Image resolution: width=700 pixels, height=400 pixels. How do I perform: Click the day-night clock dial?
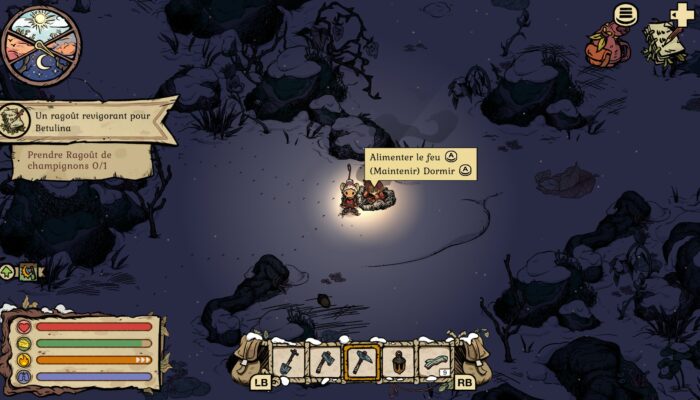40,45
